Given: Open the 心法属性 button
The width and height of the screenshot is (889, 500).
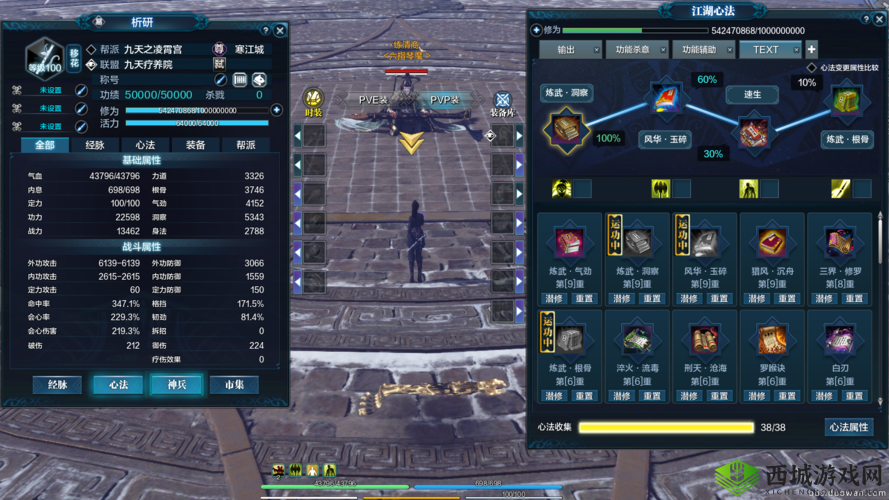Looking at the screenshot, I should [x=849, y=427].
